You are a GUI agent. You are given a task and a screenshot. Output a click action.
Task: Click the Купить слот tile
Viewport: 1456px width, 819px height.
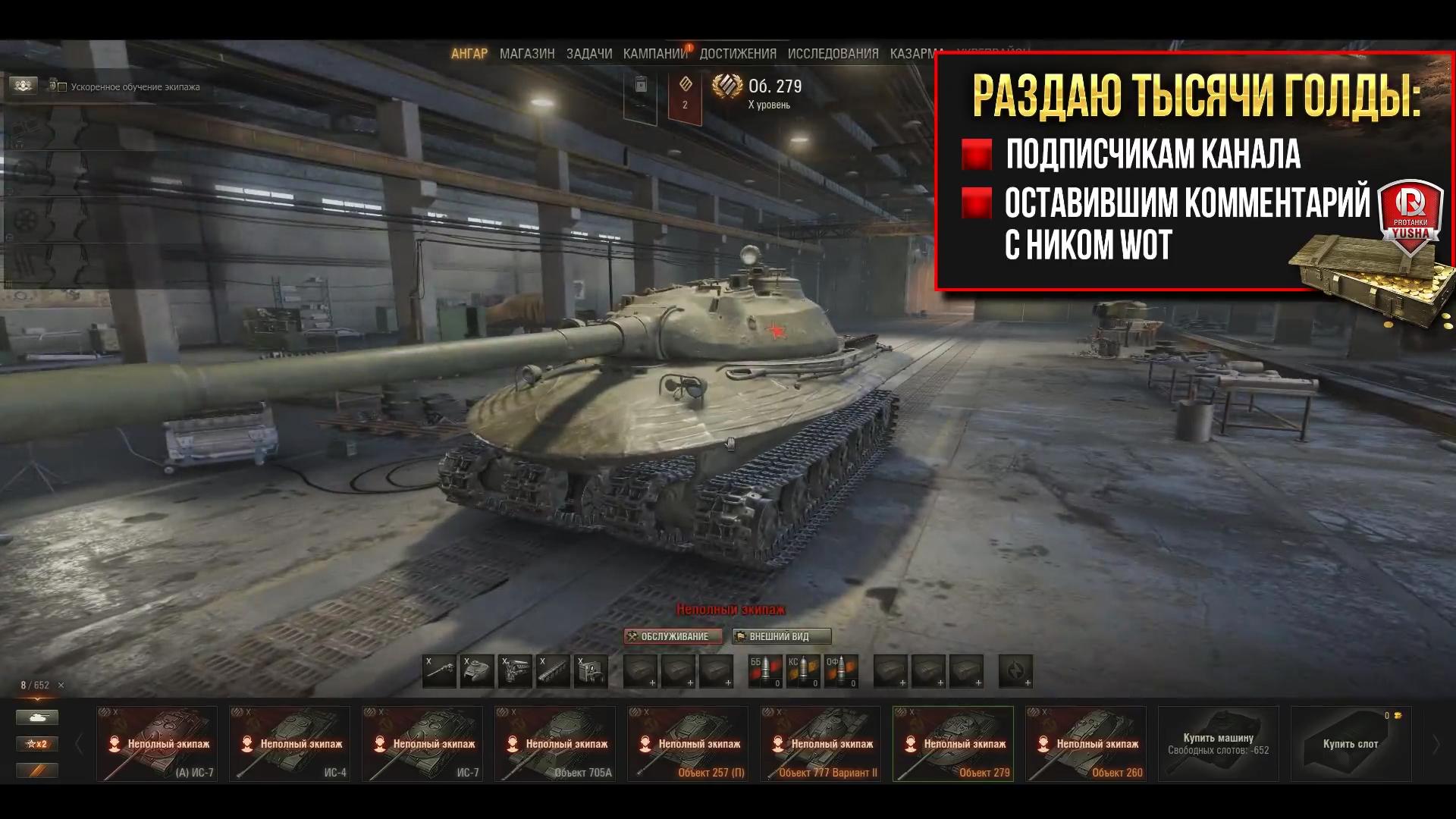1351,743
